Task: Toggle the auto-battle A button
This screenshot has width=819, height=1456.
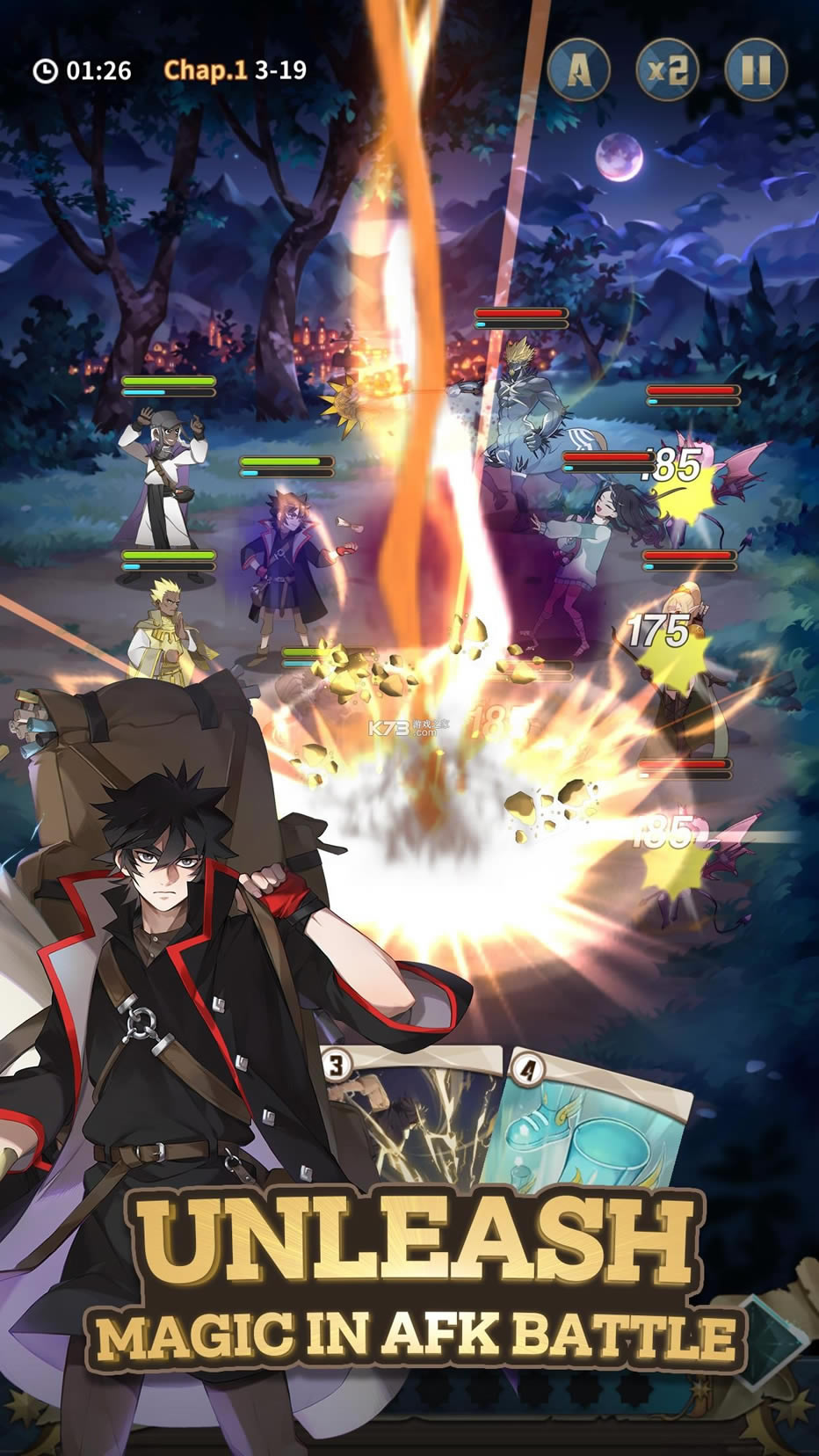Action: point(579,69)
